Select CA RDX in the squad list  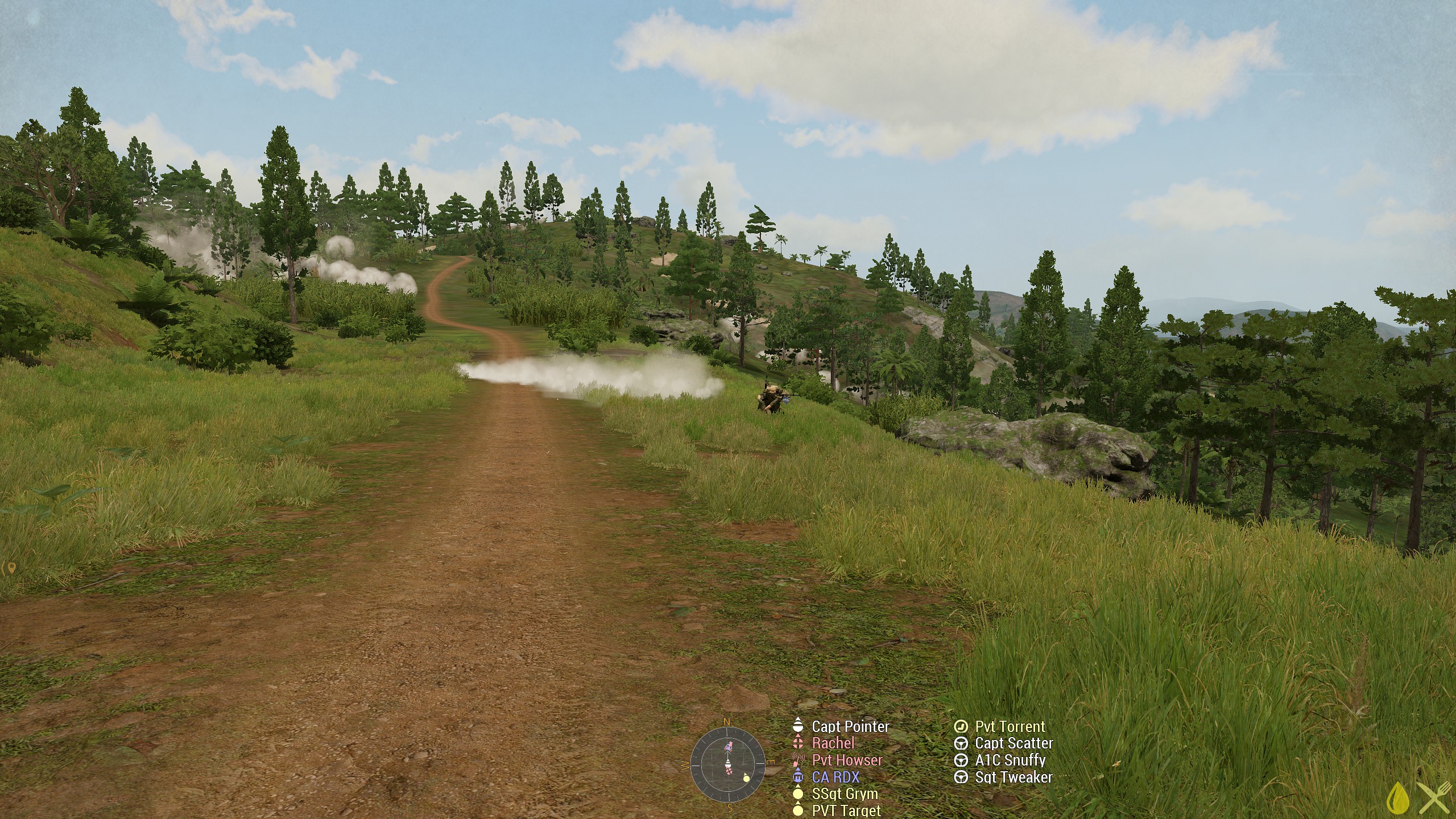tap(835, 777)
